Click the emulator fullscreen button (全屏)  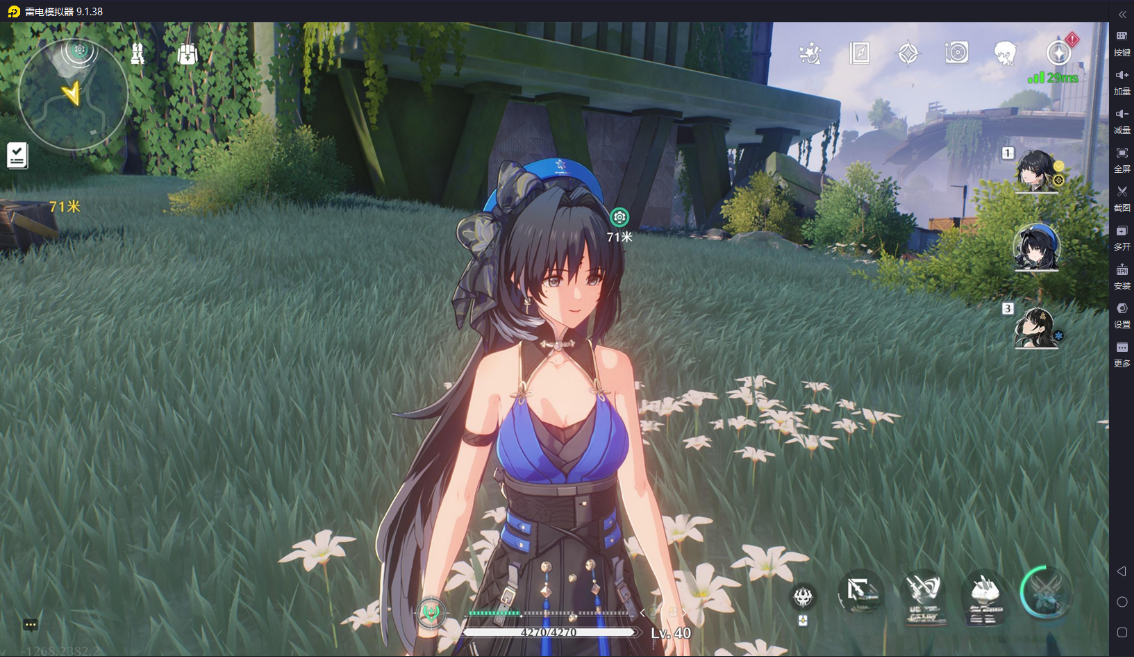pyautogui.click(x=1122, y=158)
